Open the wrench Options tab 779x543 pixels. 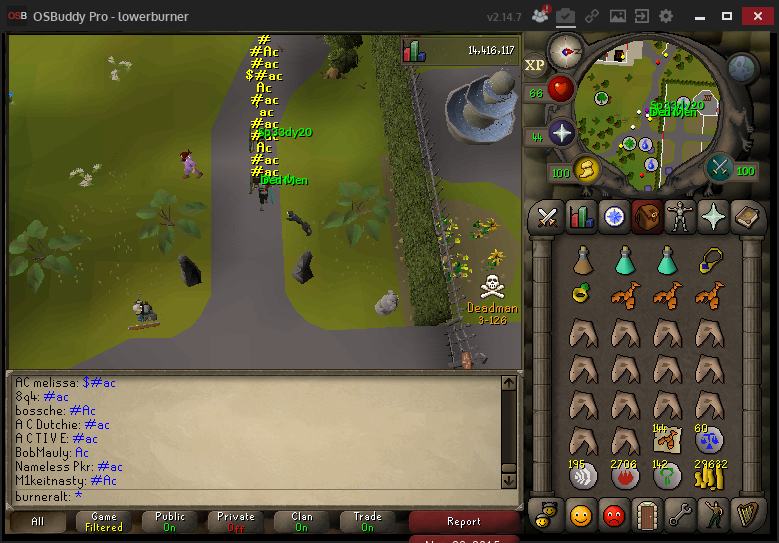click(680, 515)
